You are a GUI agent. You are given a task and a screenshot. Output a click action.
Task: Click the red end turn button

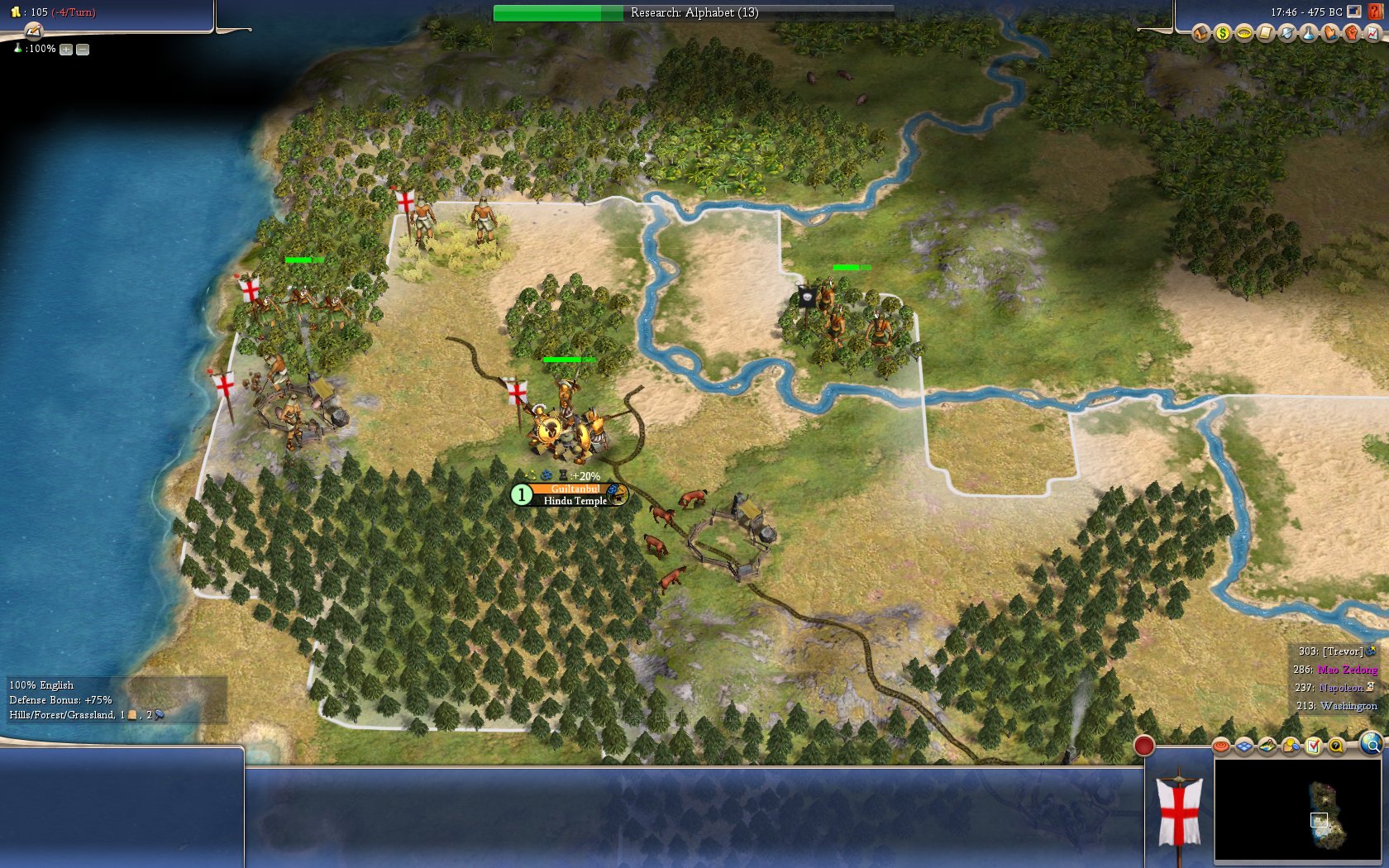1143,746
